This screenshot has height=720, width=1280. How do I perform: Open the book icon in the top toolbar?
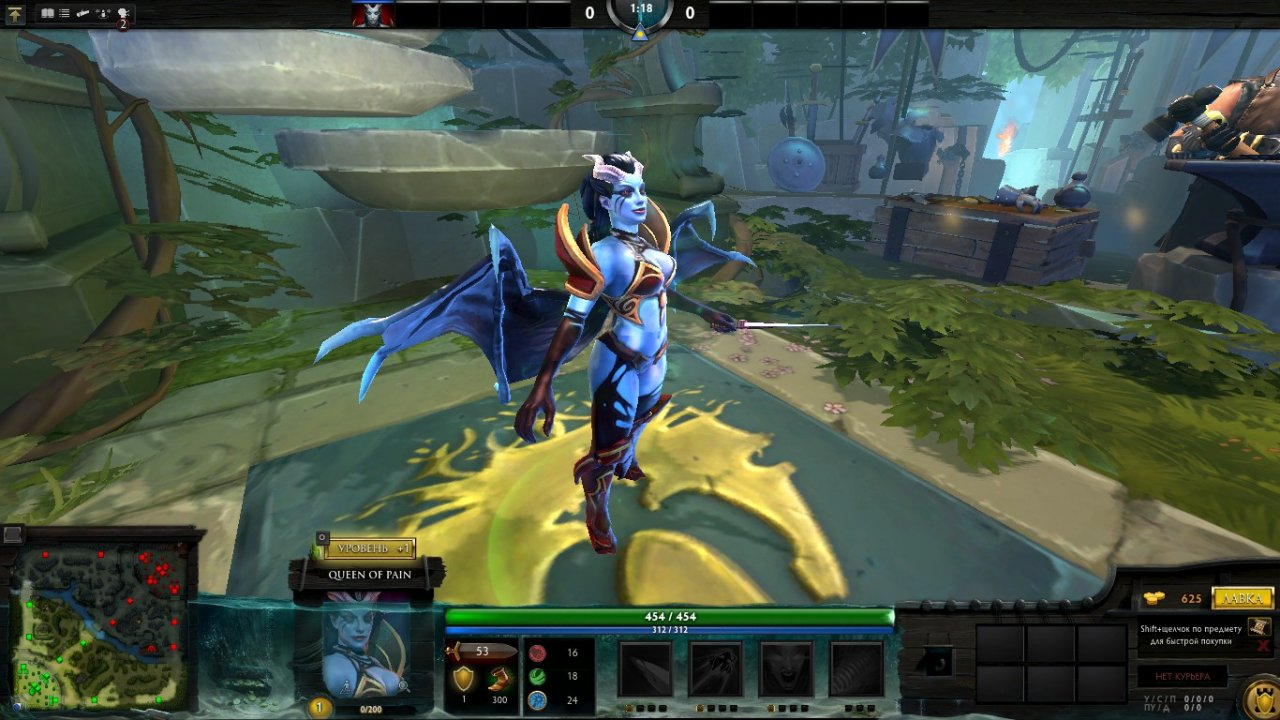click(47, 14)
